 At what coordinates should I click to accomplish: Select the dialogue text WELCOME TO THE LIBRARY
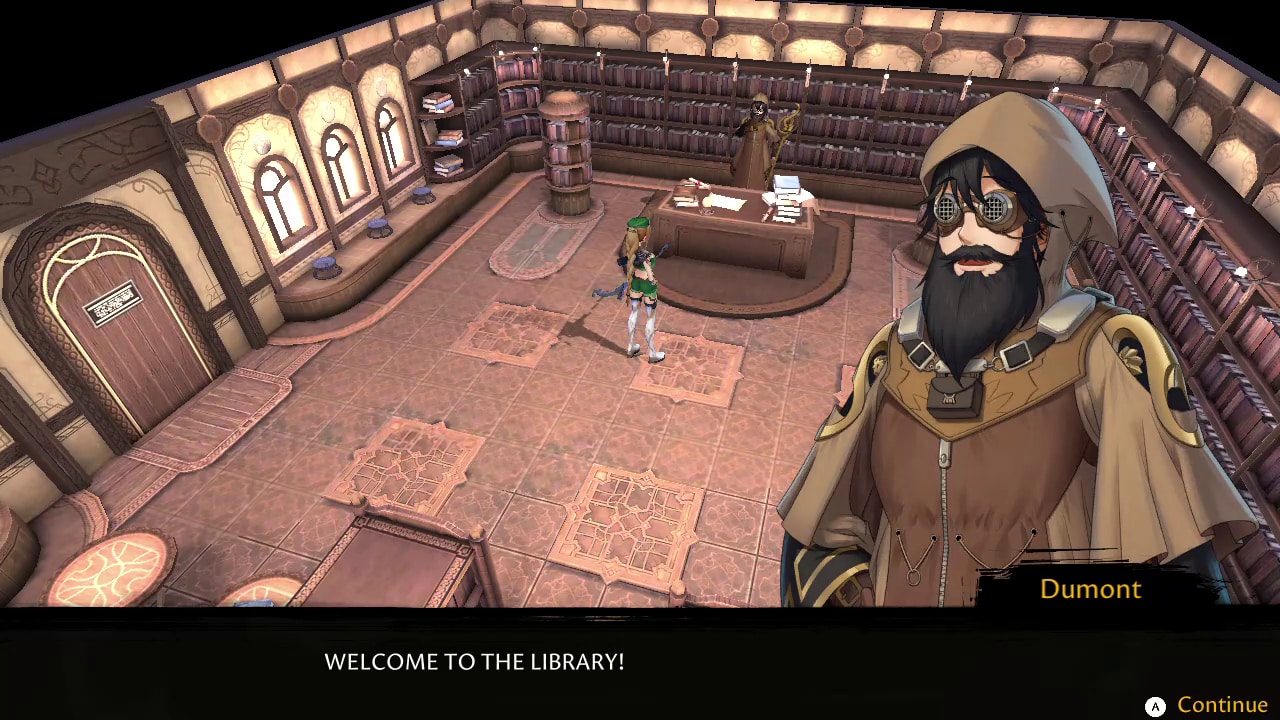474,661
